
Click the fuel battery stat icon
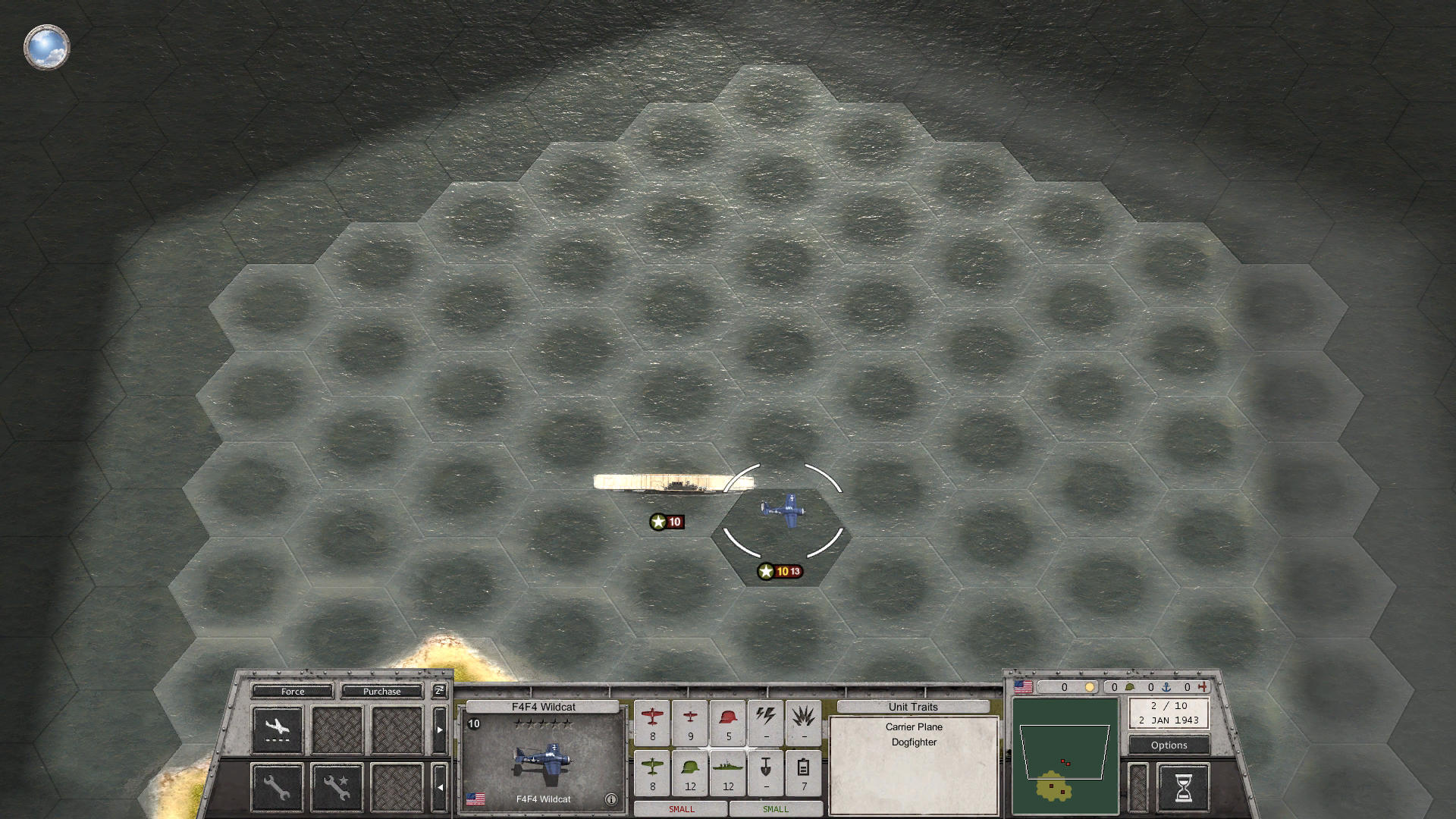(x=803, y=773)
